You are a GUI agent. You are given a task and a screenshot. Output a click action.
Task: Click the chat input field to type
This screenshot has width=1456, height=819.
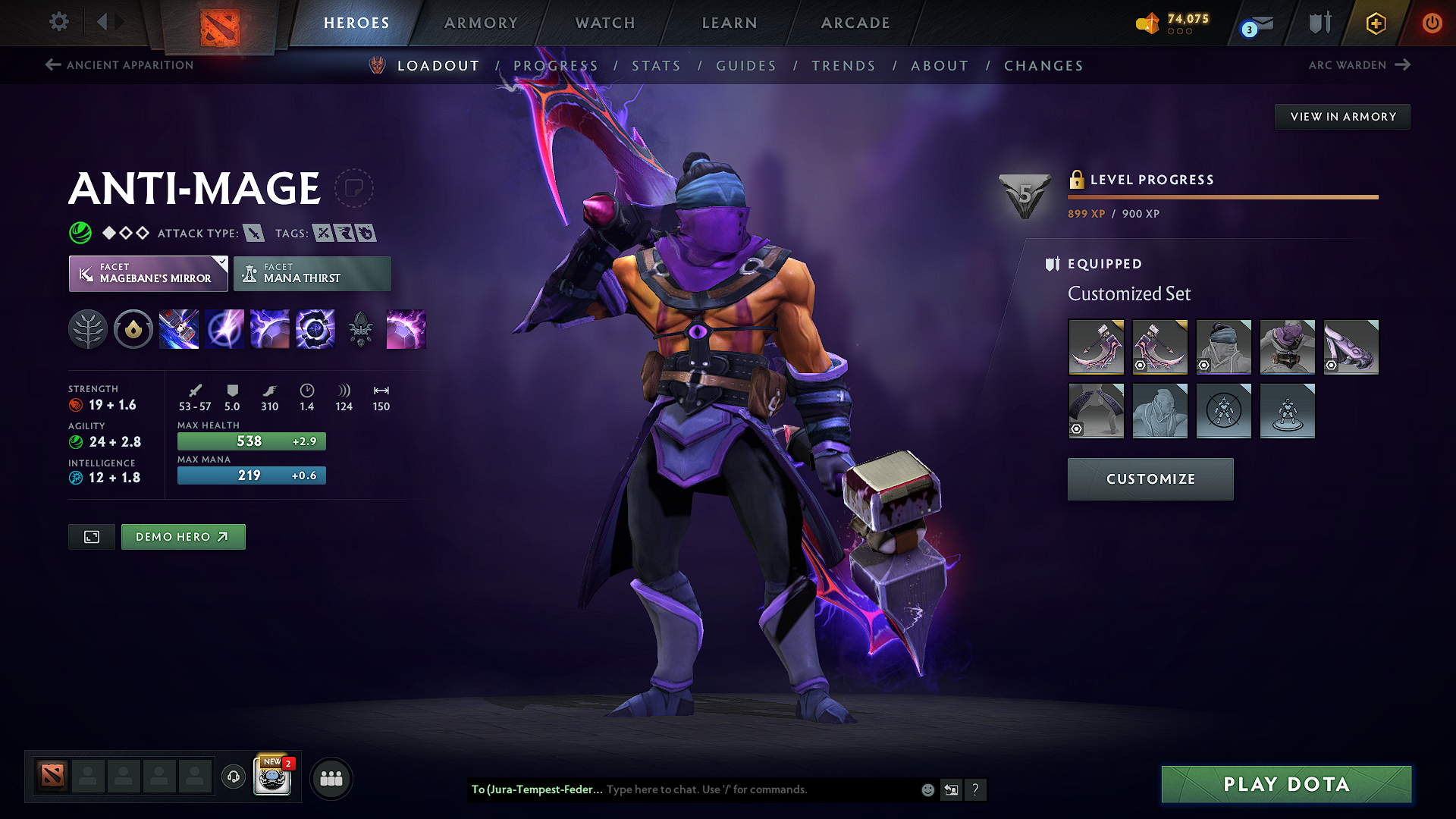click(x=758, y=789)
